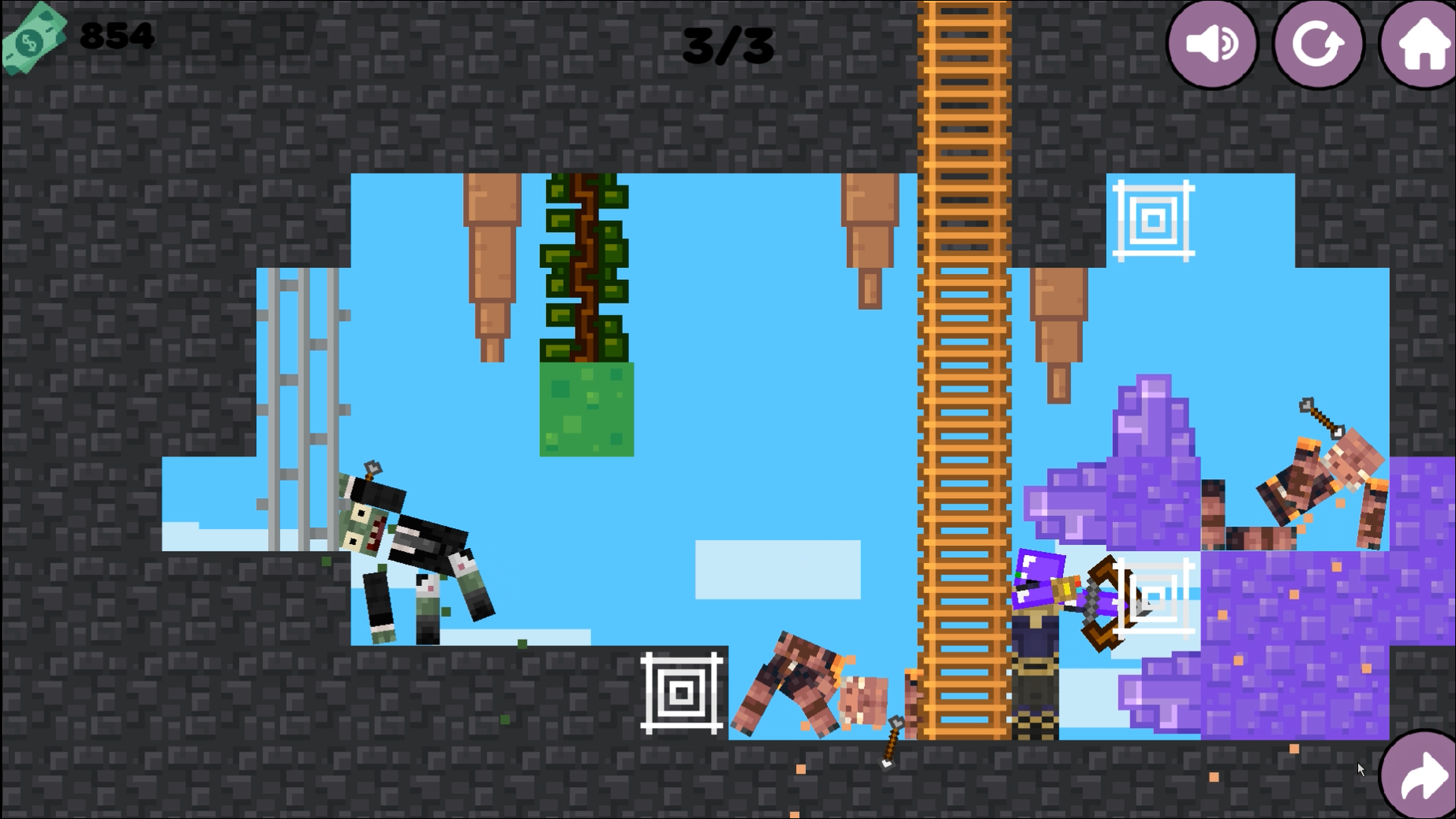Mute the game sound with speaker icon

tap(1212, 43)
